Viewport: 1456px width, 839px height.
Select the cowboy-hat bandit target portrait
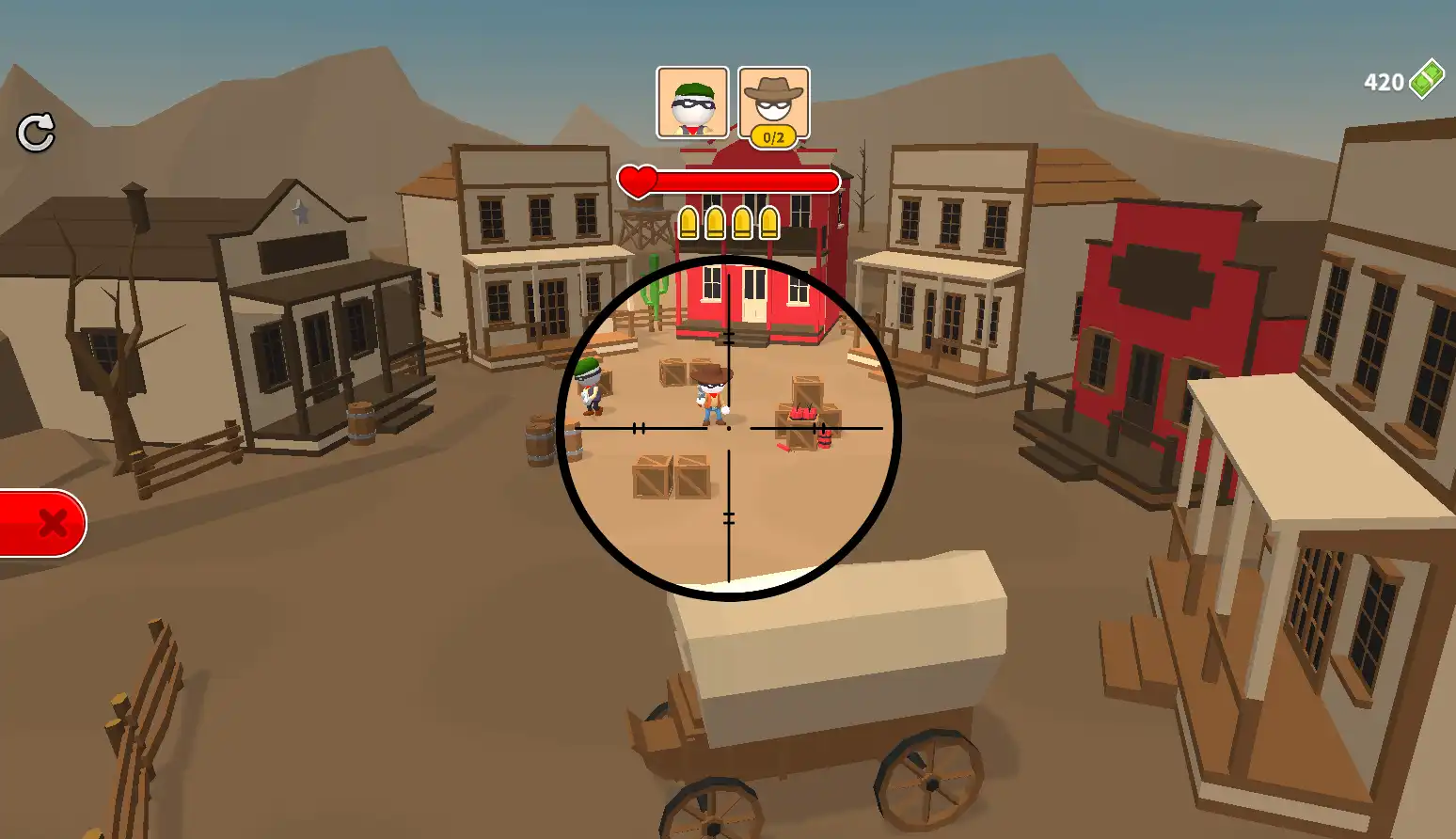(773, 103)
